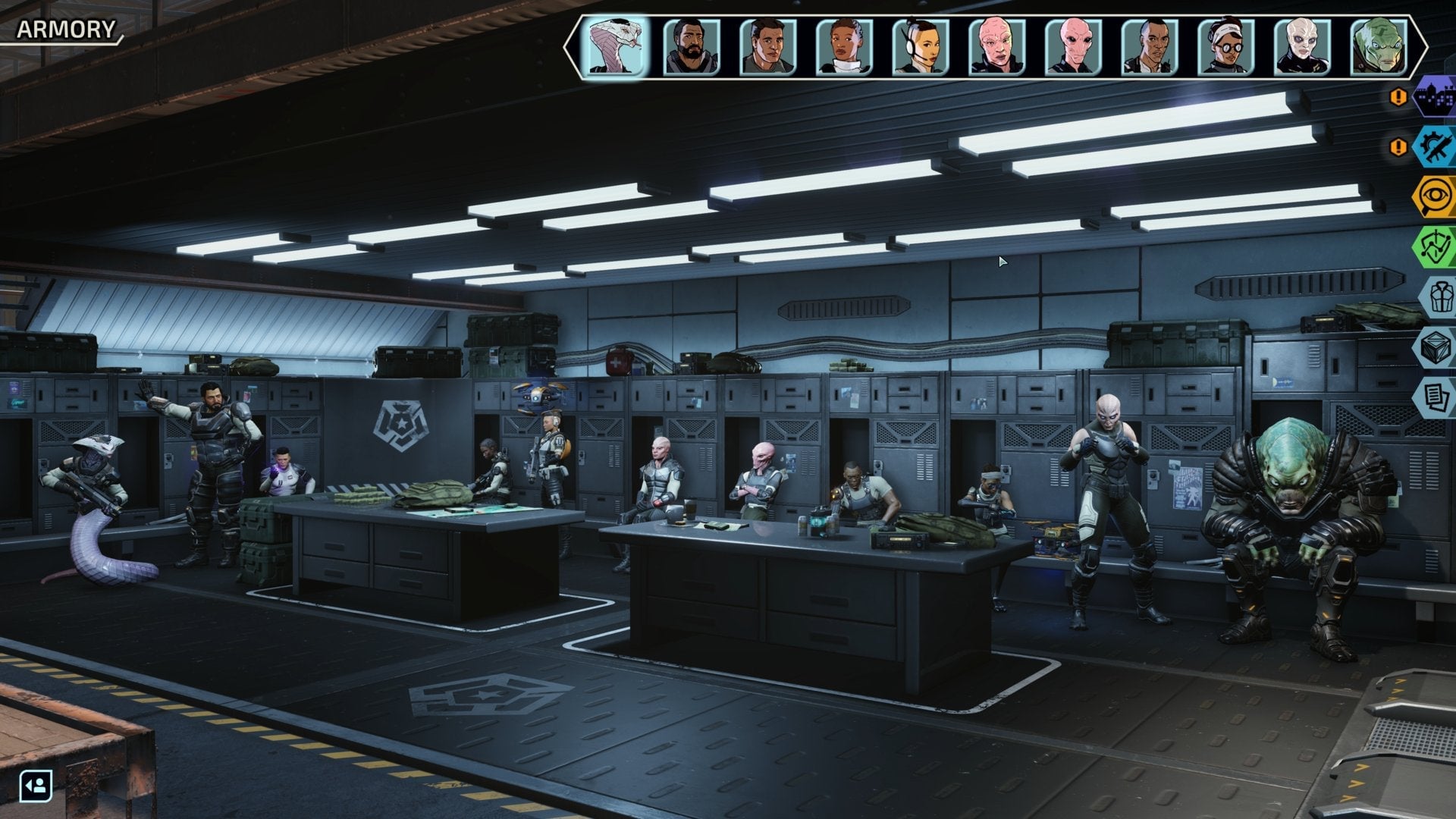
Task: Select the snake agent portrait
Action: coord(615,47)
